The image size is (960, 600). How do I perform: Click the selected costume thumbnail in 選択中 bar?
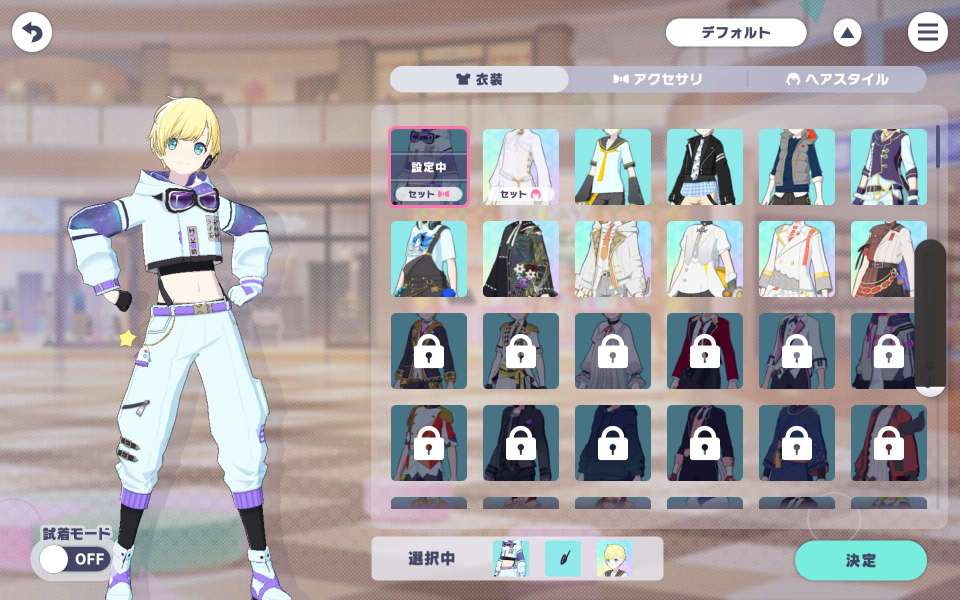[511, 559]
